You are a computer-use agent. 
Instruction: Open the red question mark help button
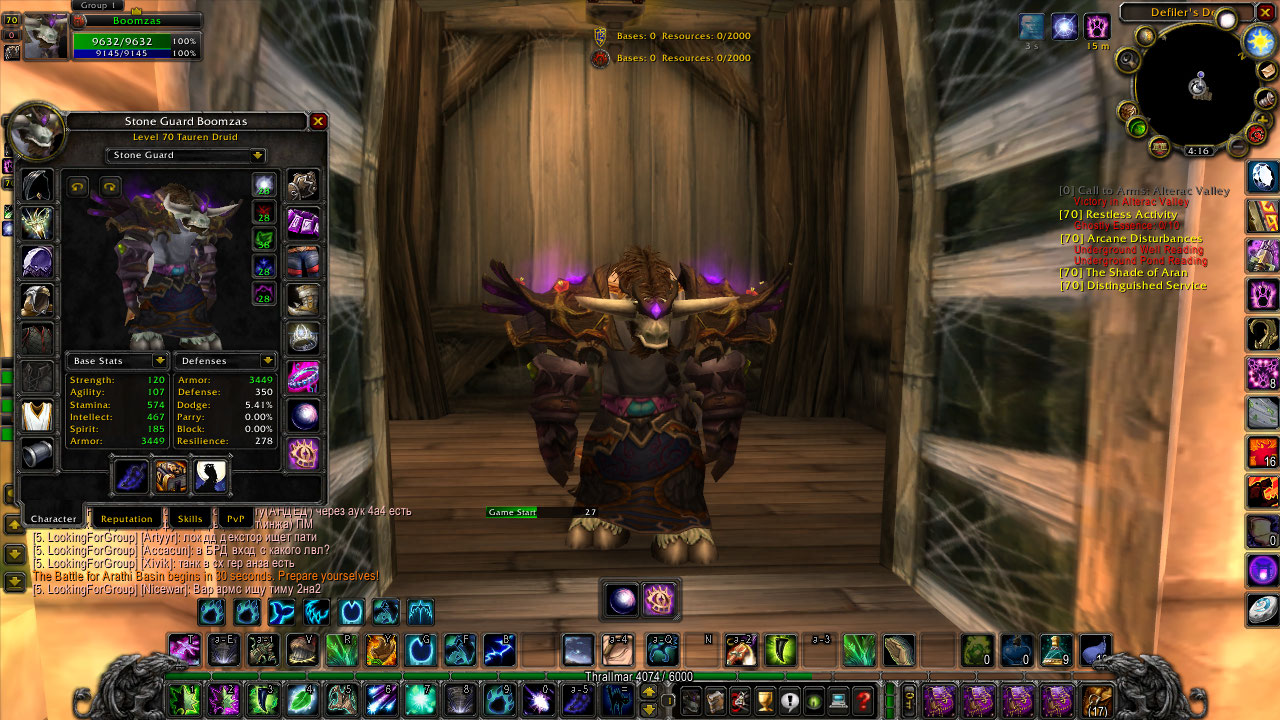tap(863, 701)
